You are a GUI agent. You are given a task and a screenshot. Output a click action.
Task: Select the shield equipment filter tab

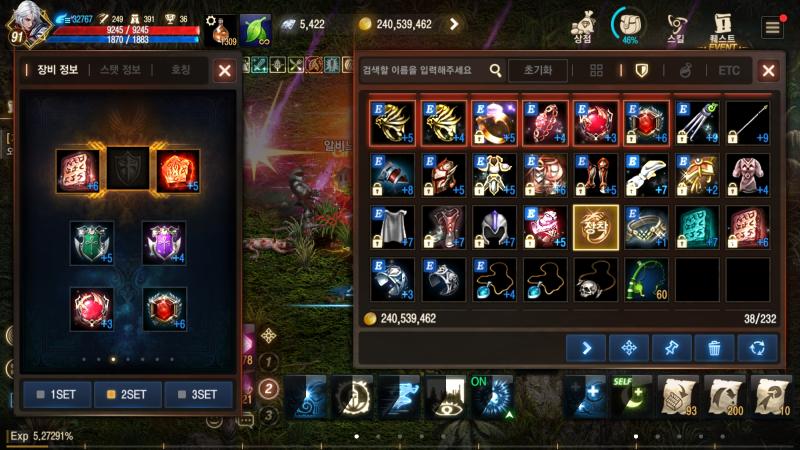[642, 71]
